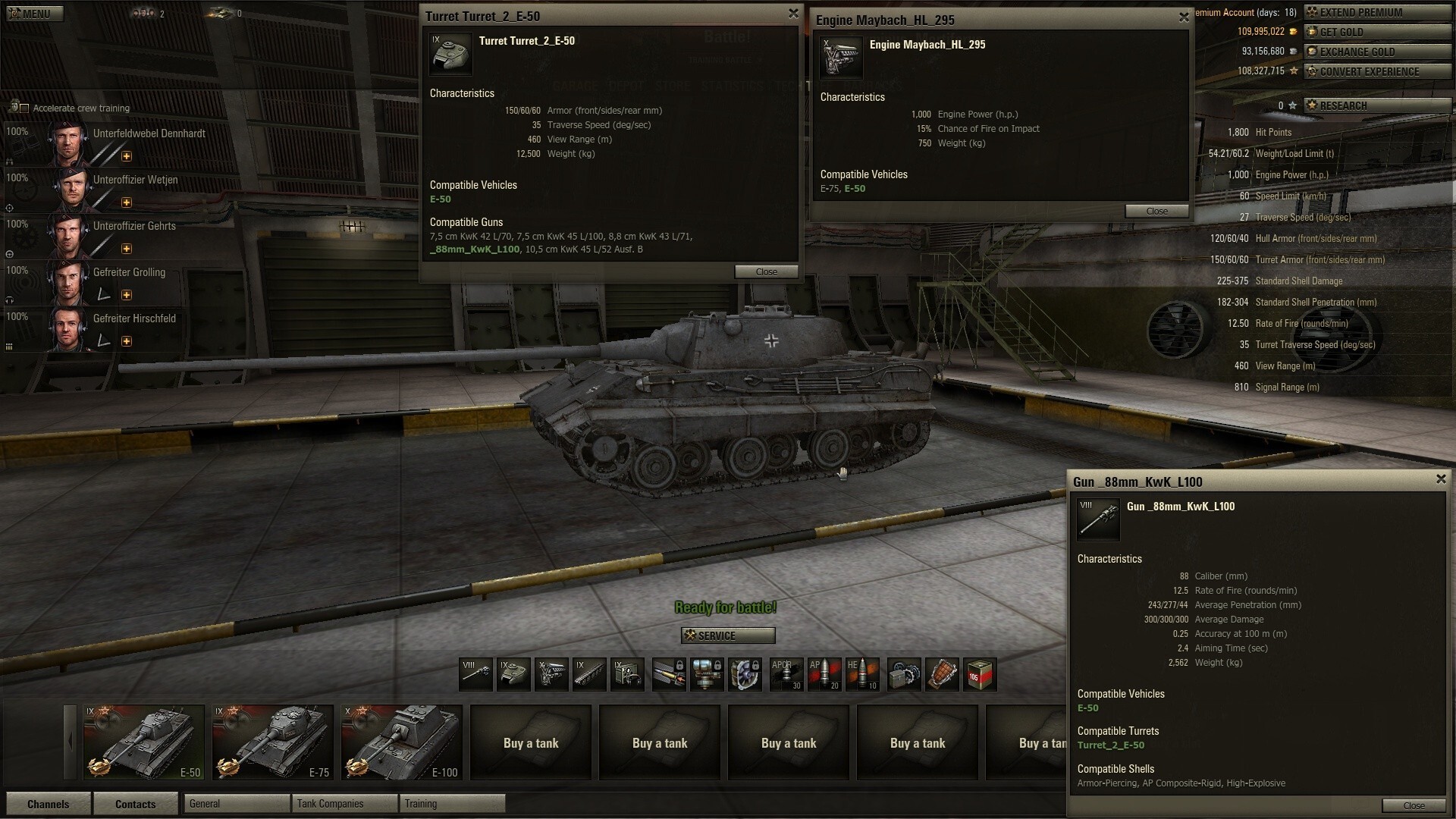Screen dimensions: 1456x819
Task: Choose the E-50 tank in the carousel
Action: 144,742
